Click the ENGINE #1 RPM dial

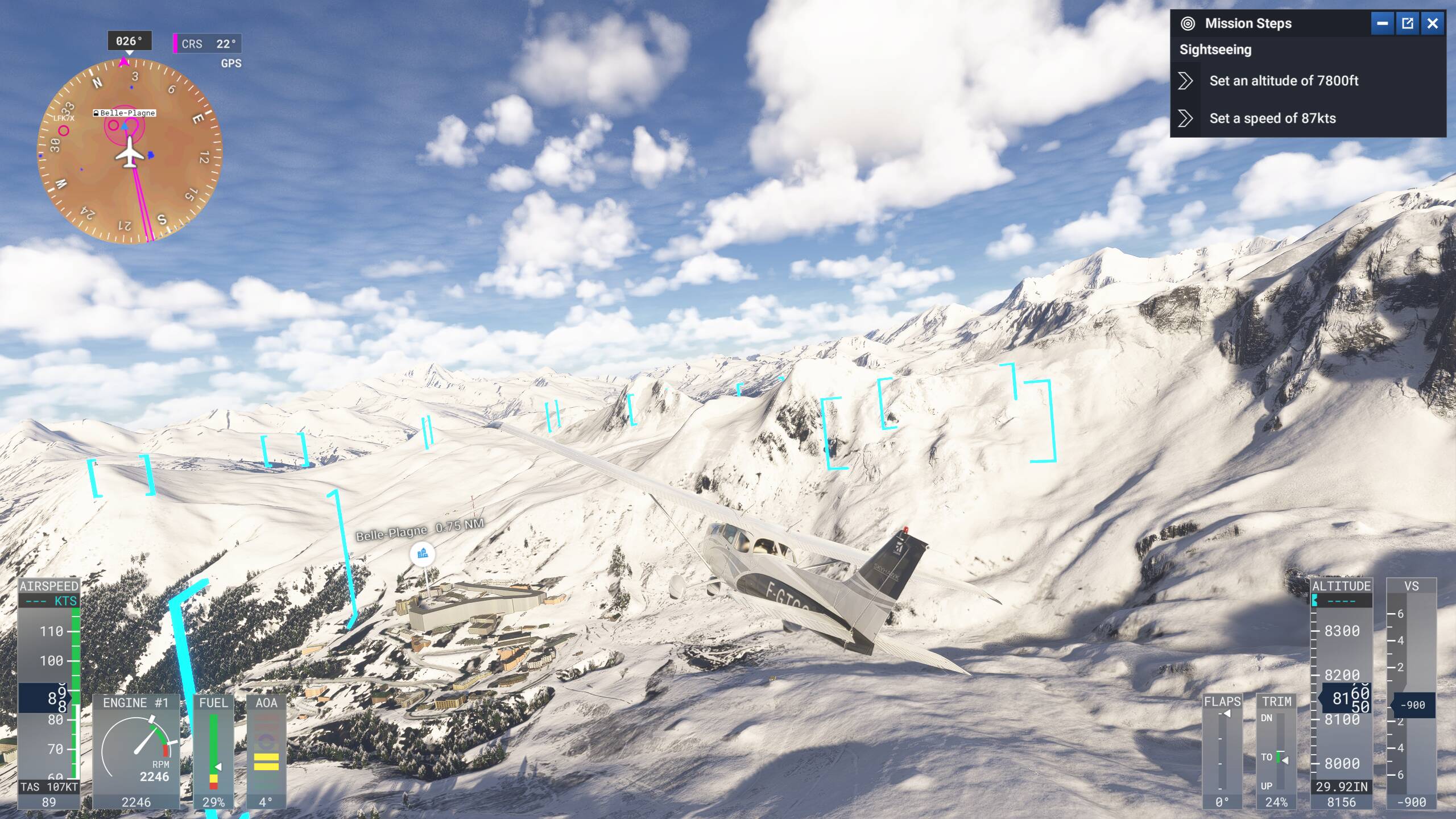click(138, 751)
